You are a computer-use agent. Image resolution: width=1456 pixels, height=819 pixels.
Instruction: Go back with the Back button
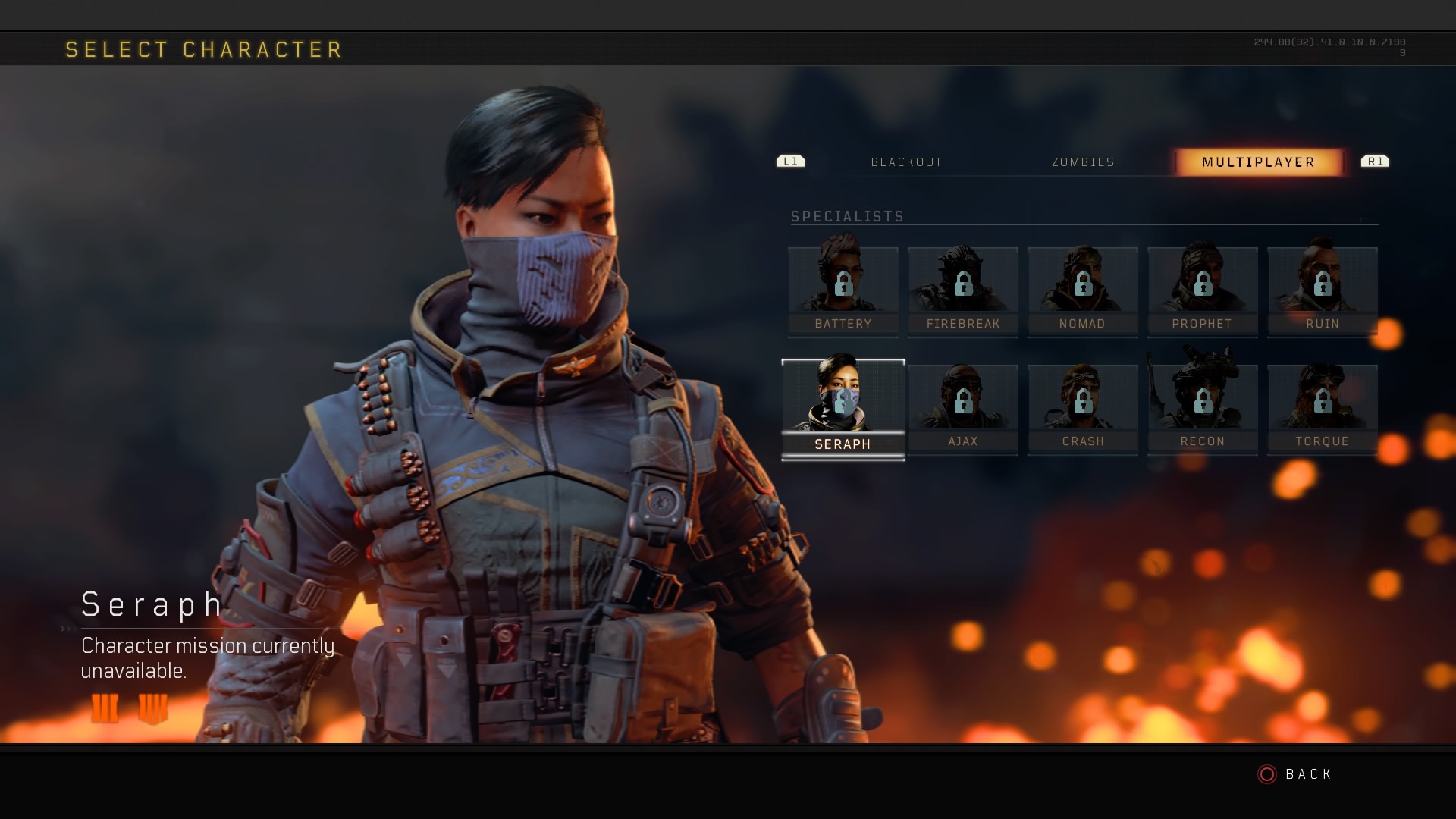[1296, 774]
